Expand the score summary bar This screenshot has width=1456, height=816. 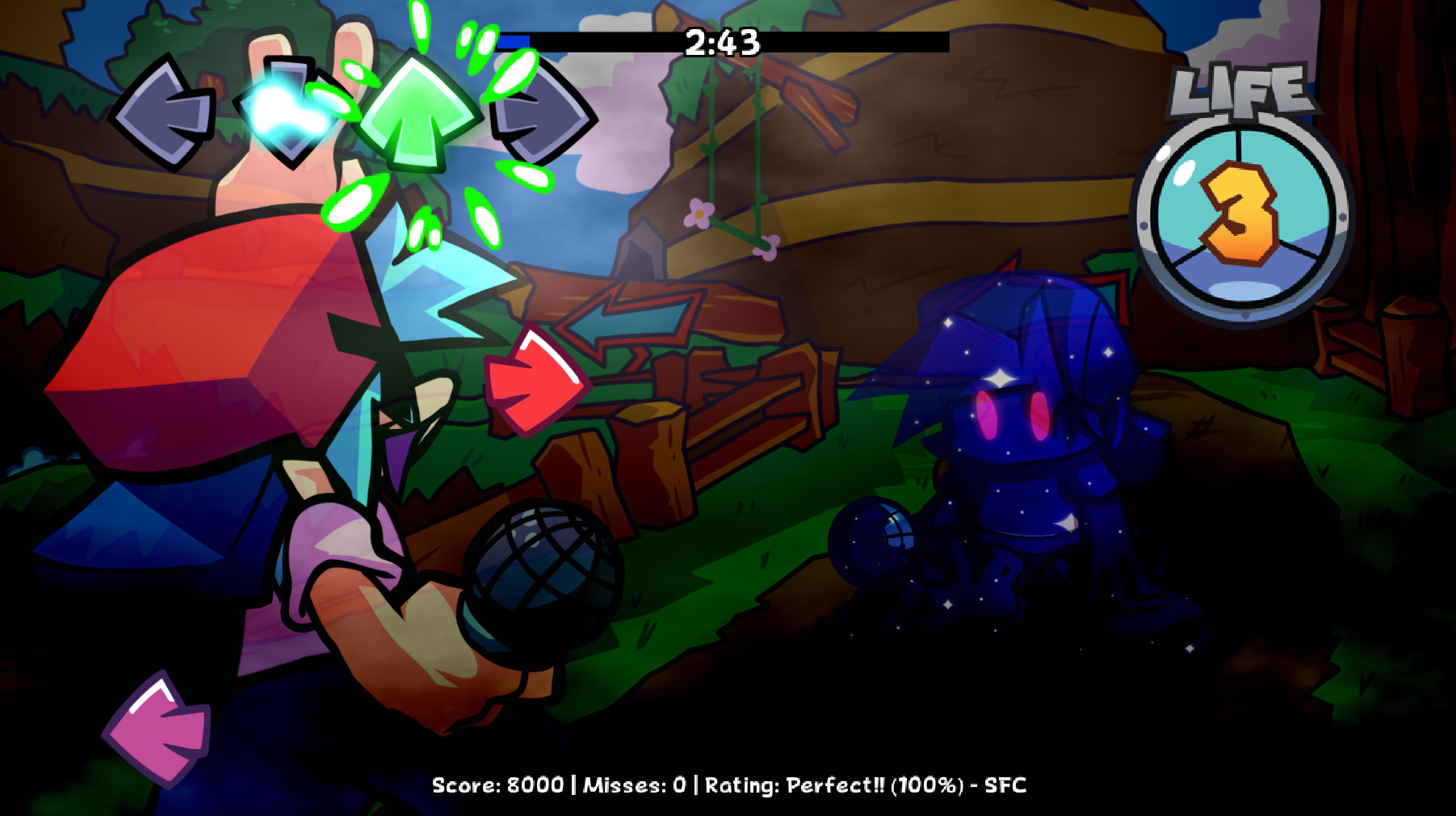[727, 785]
